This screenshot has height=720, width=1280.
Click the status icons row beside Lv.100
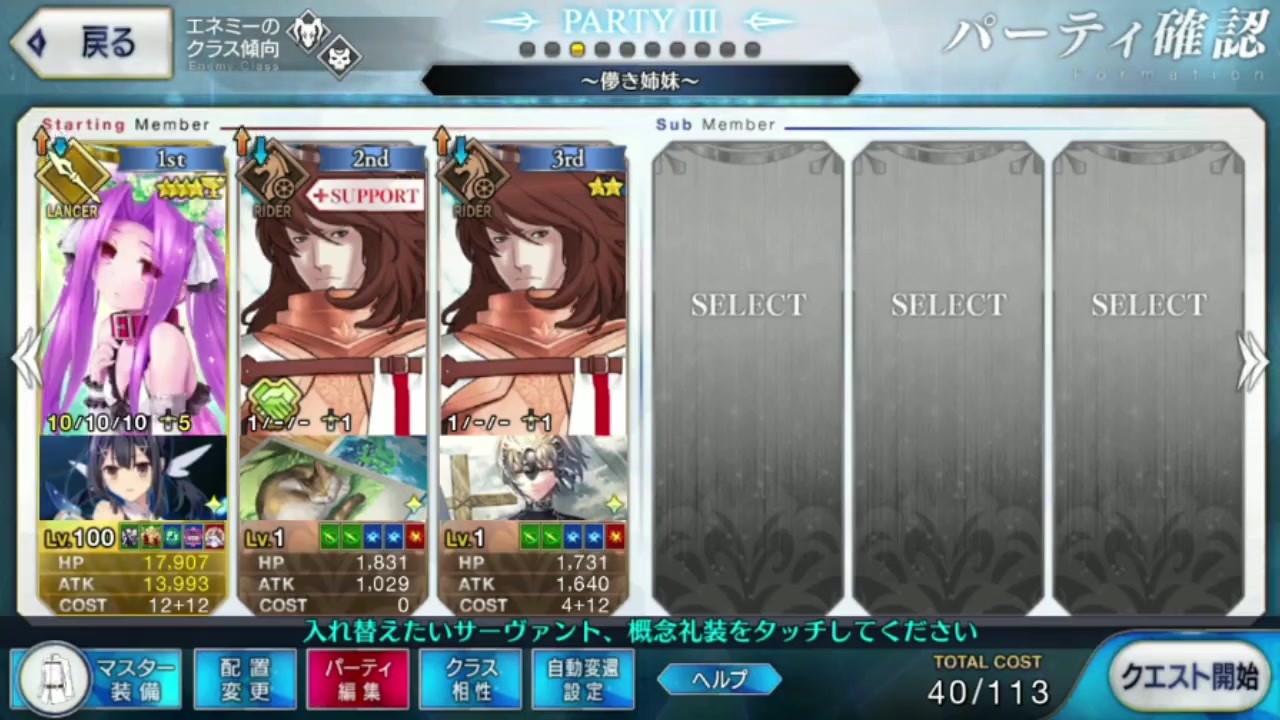(170, 538)
